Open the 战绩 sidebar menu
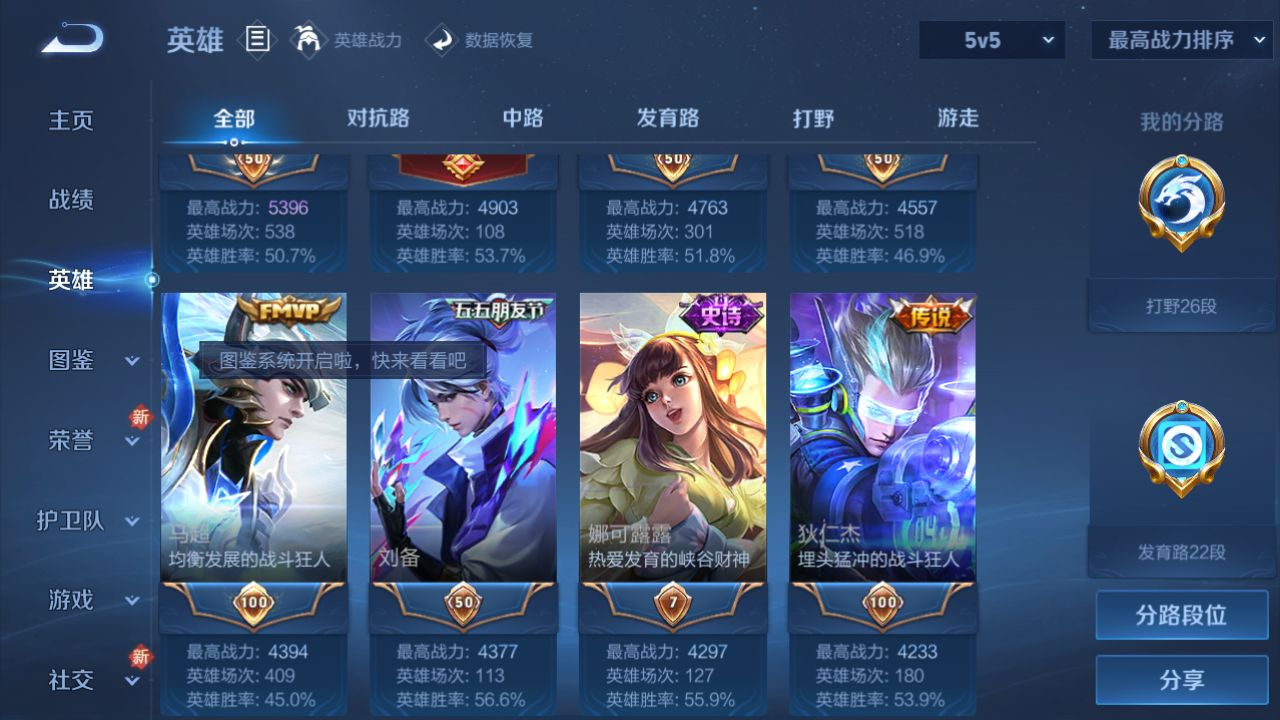 coord(71,200)
